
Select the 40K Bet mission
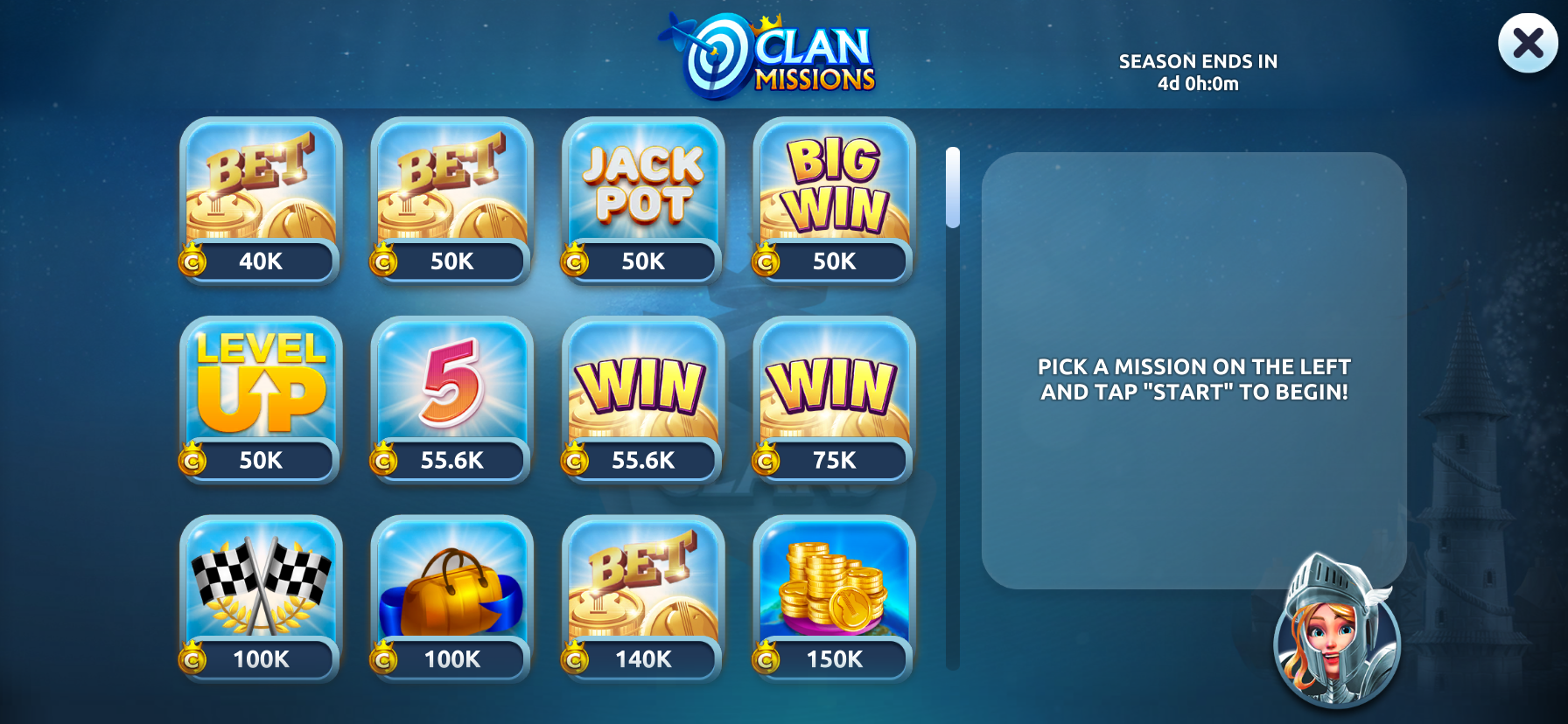click(261, 201)
